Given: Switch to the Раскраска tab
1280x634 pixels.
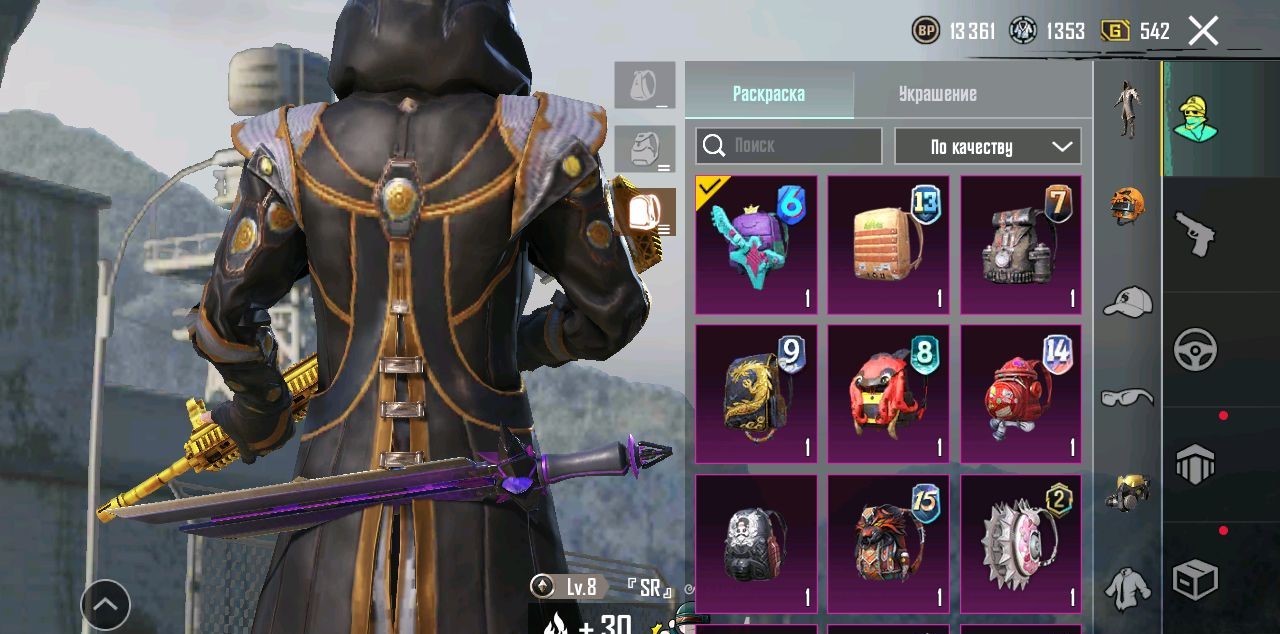Looking at the screenshot, I should (x=769, y=94).
